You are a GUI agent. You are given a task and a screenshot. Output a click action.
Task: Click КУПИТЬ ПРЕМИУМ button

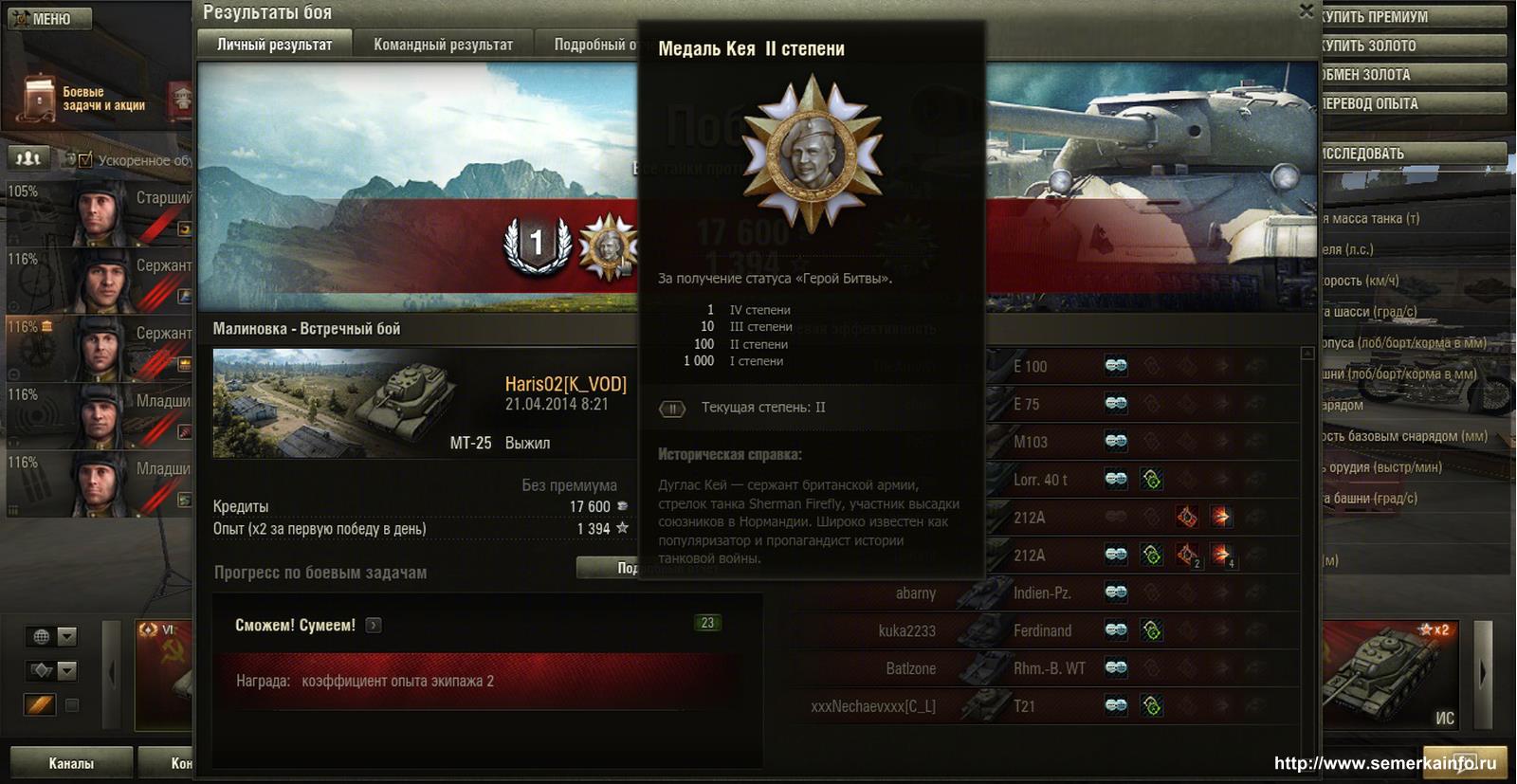[1411, 17]
